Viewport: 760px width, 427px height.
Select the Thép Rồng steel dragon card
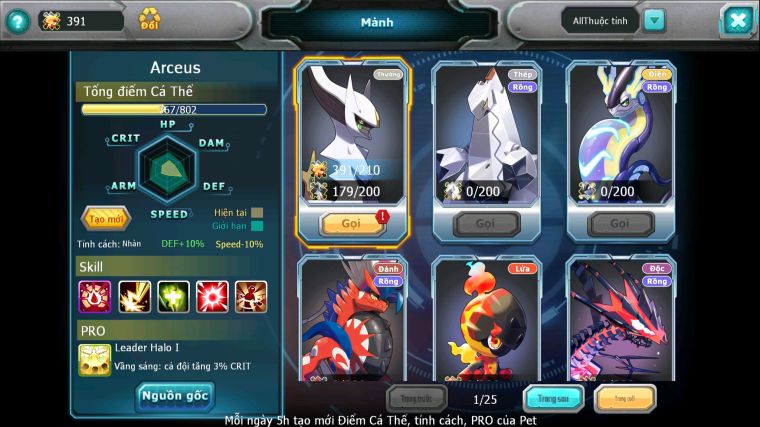[486, 135]
